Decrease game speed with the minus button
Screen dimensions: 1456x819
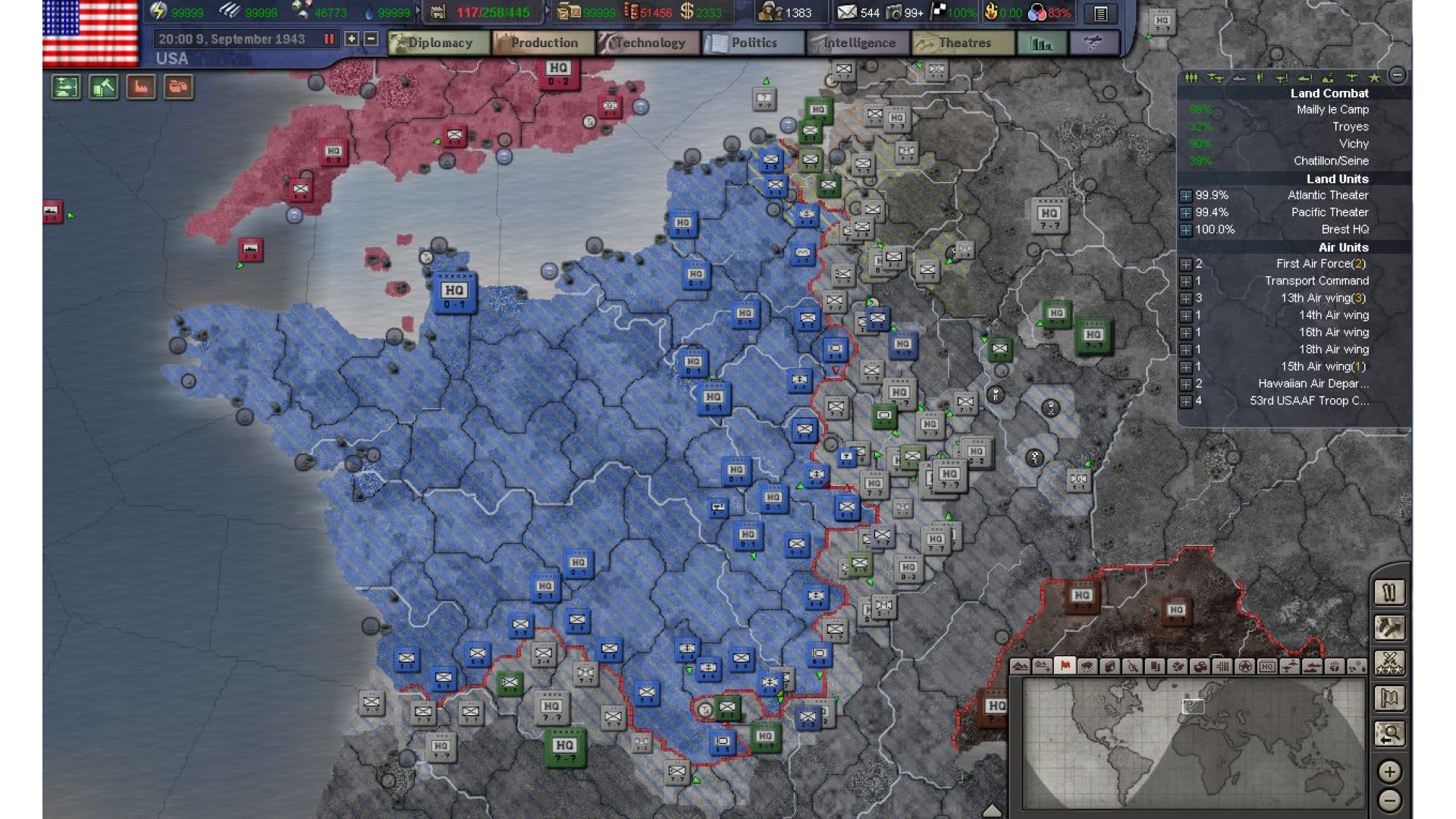(x=371, y=39)
